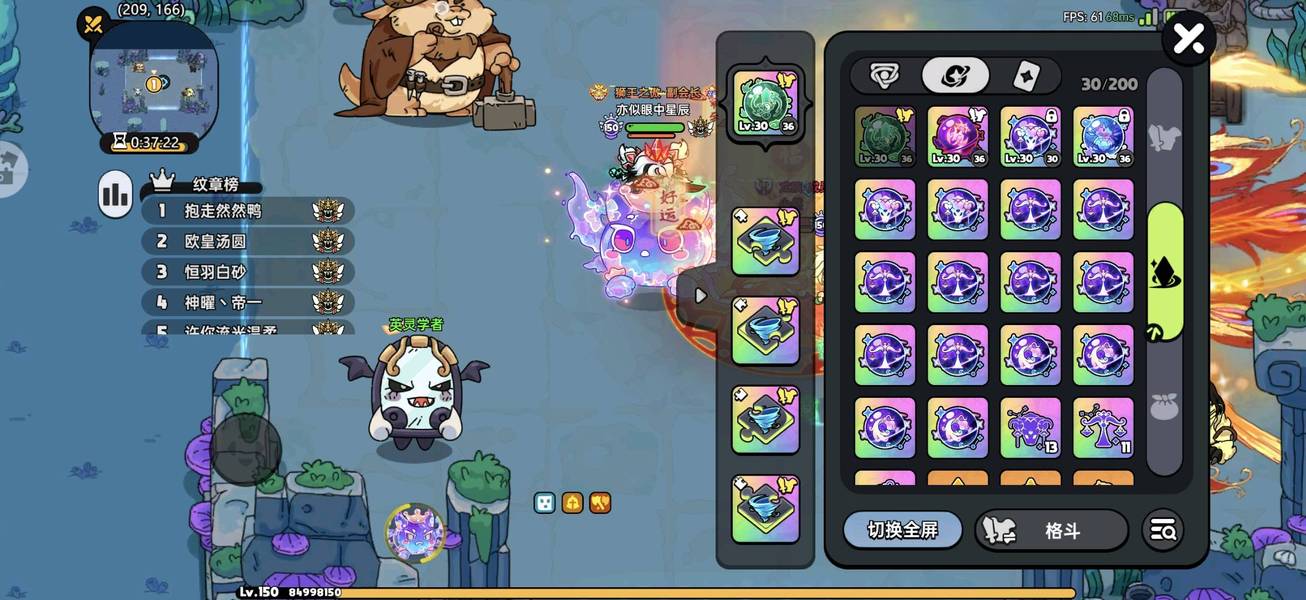Open the 格斗 filter button

click(1050, 531)
